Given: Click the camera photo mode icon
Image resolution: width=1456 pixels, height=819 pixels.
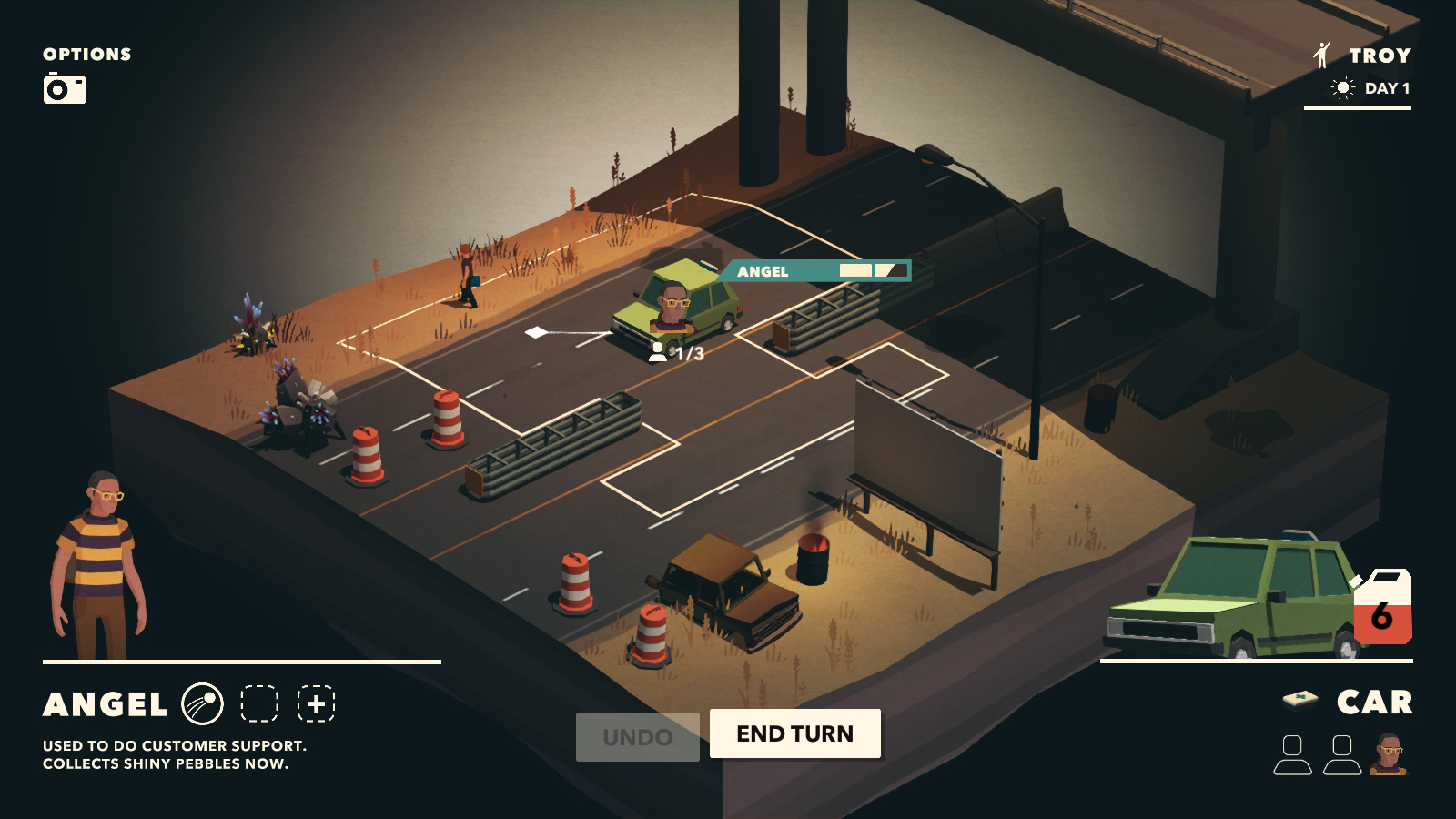Looking at the screenshot, I should (65, 89).
